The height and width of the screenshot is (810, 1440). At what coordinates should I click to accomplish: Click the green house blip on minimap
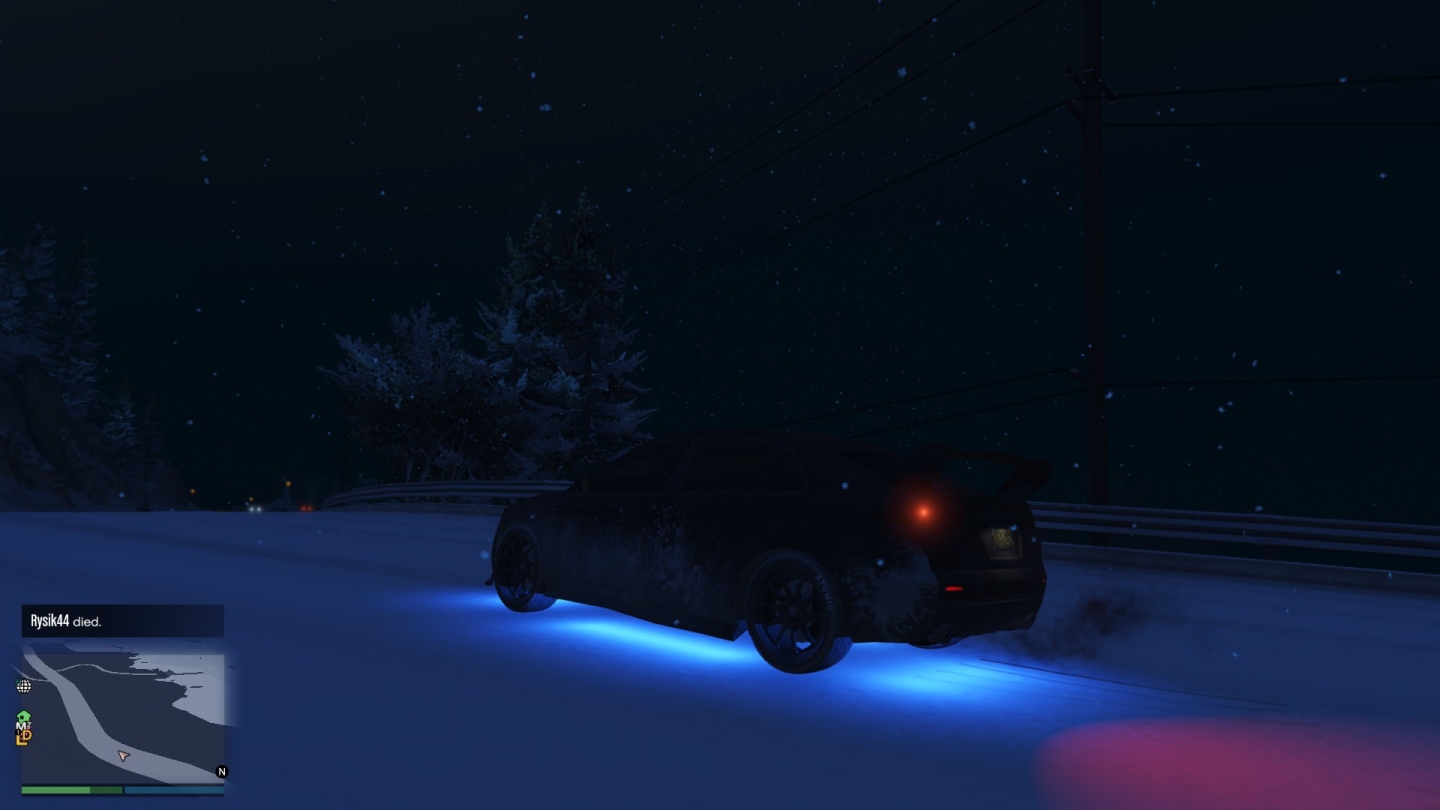(24, 717)
